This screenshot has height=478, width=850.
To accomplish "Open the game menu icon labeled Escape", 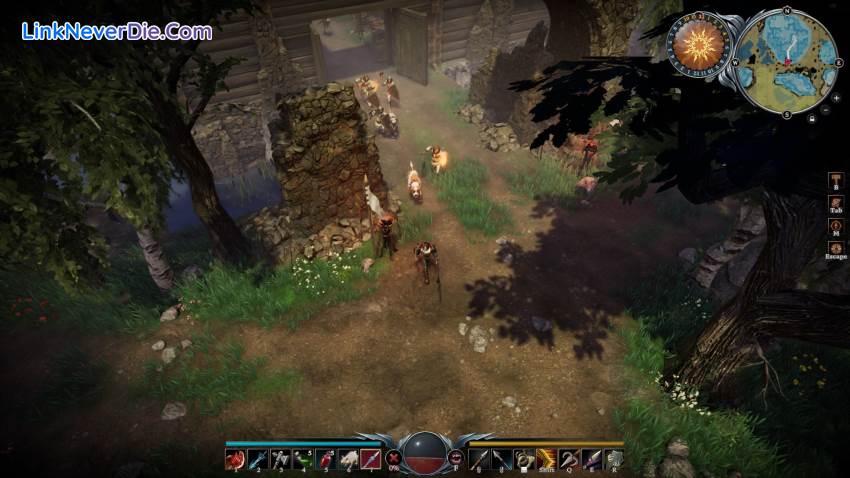I will [x=836, y=248].
